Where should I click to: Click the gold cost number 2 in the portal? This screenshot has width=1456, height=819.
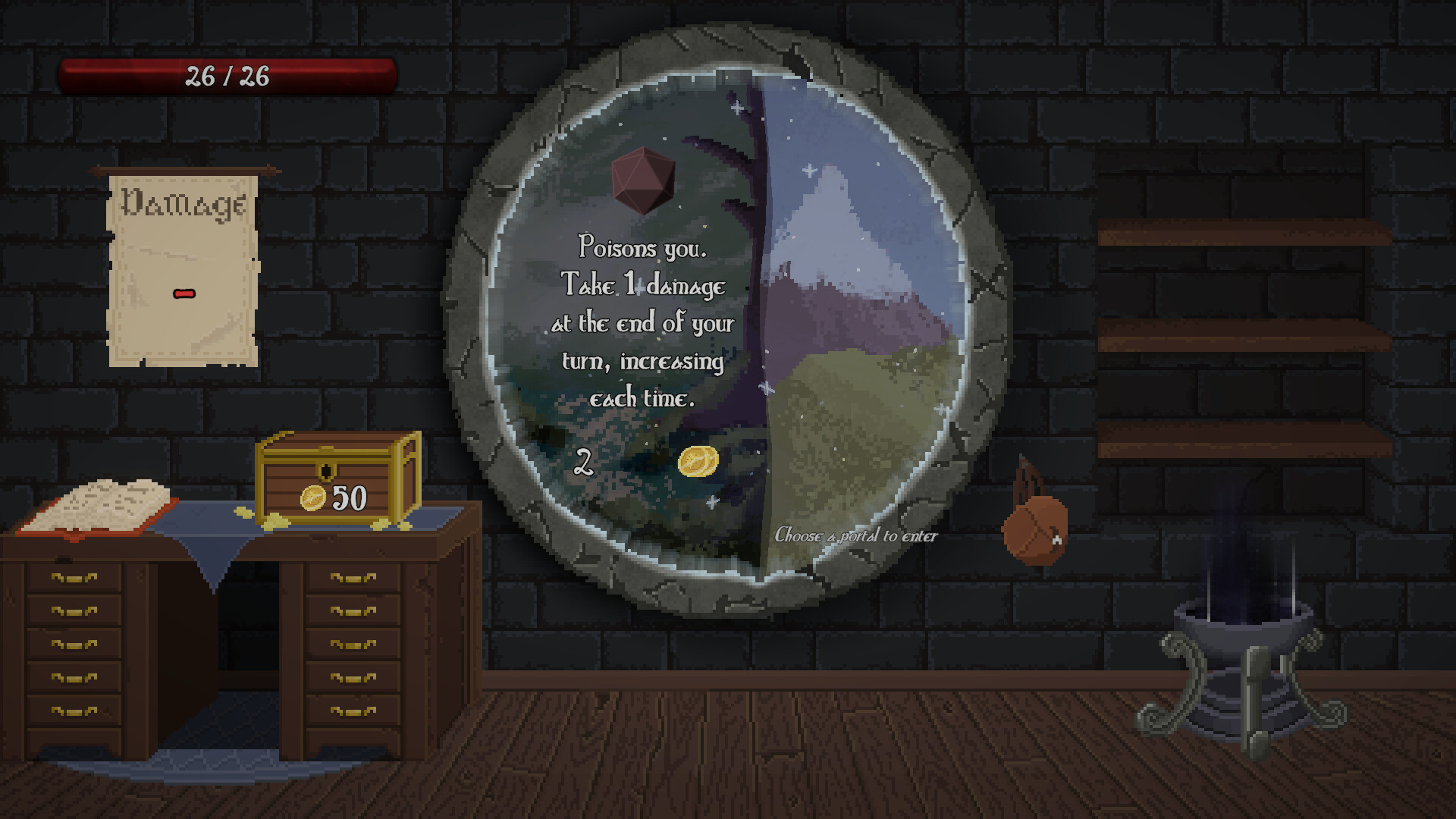pyautogui.click(x=584, y=460)
